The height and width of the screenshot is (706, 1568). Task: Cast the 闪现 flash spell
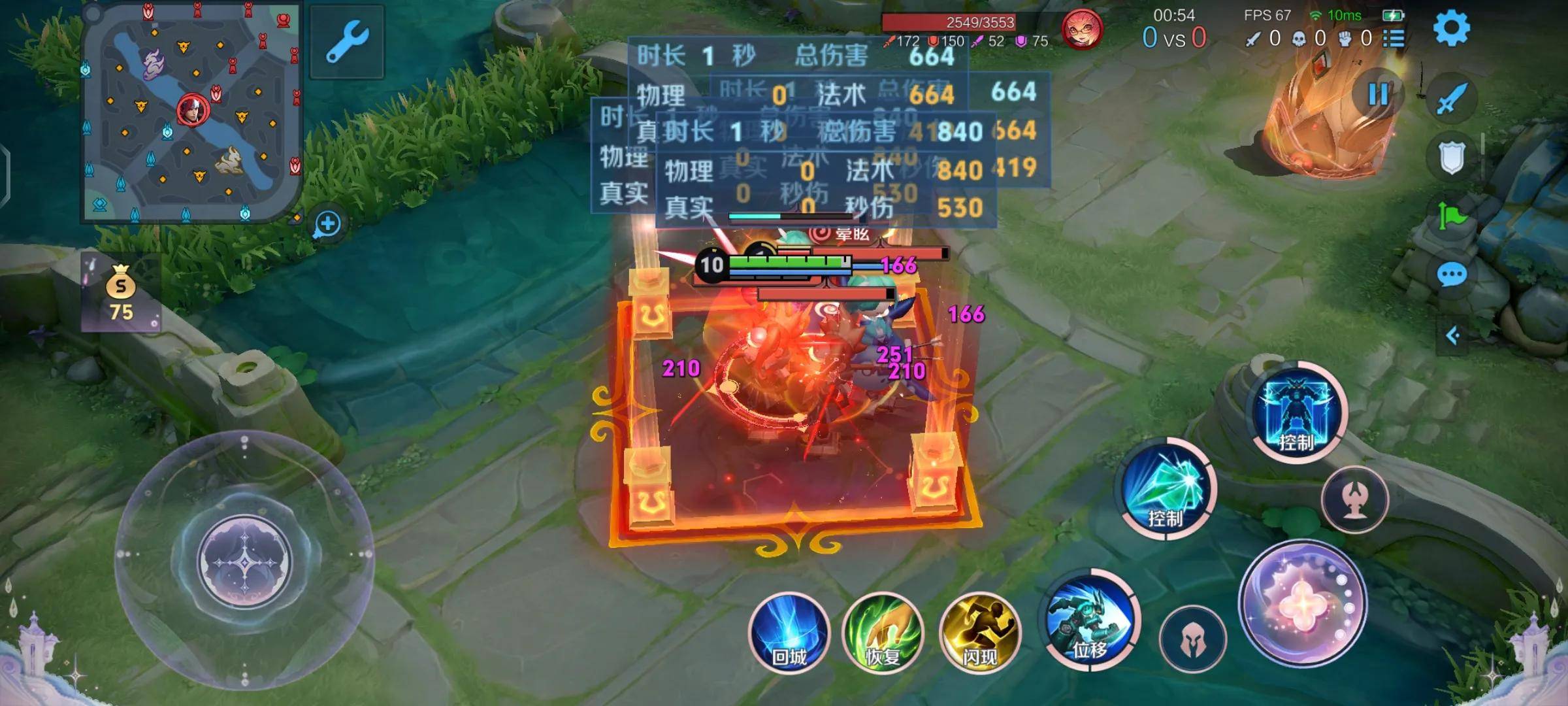pyautogui.click(x=979, y=633)
